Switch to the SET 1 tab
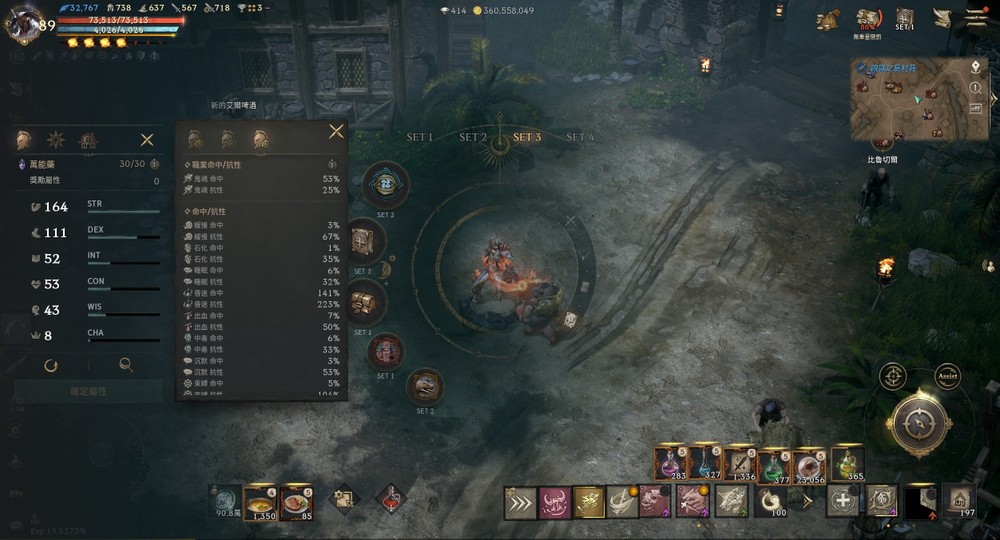The image size is (1000, 540). pos(420,138)
